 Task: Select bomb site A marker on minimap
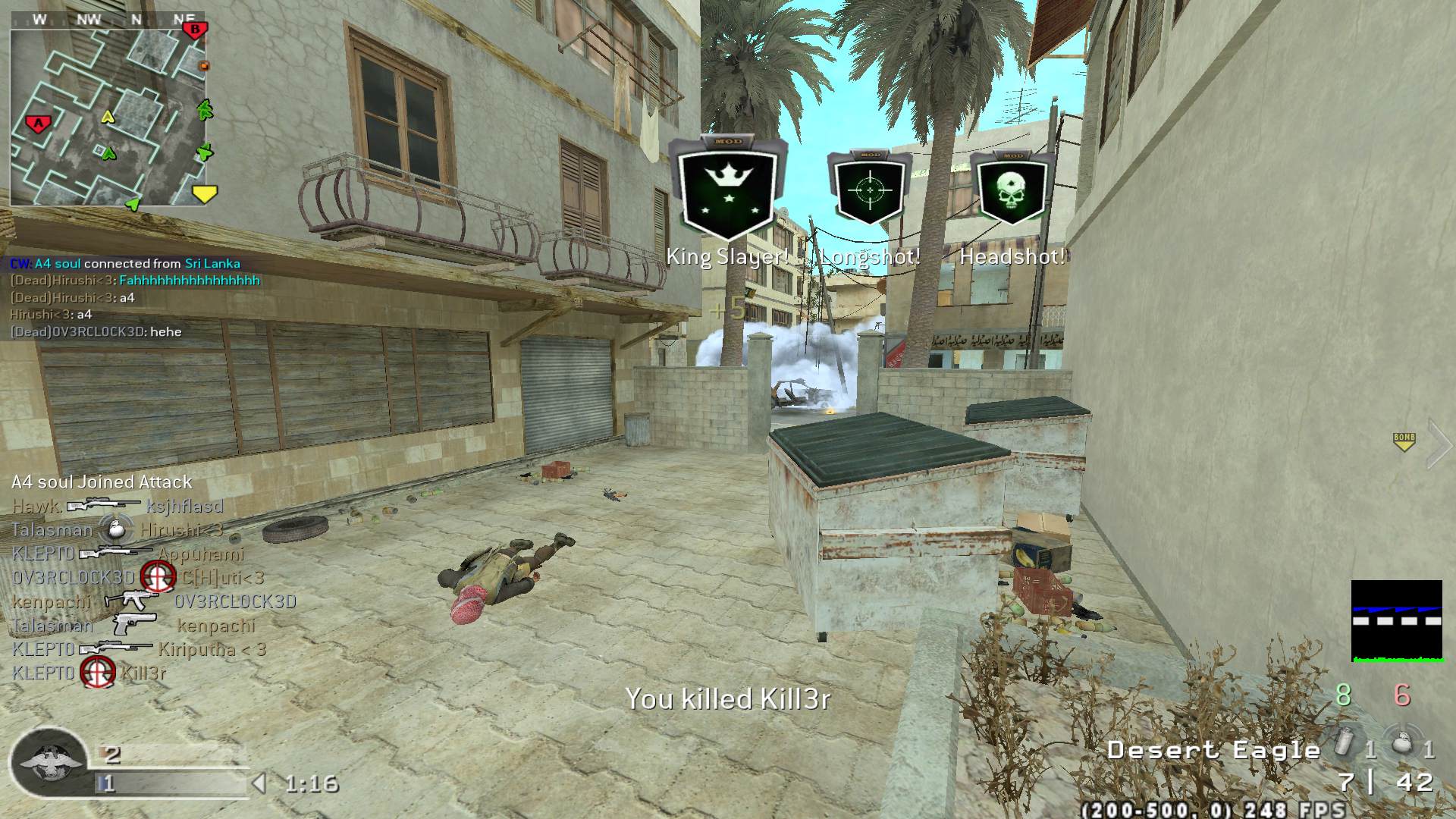[38, 124]
